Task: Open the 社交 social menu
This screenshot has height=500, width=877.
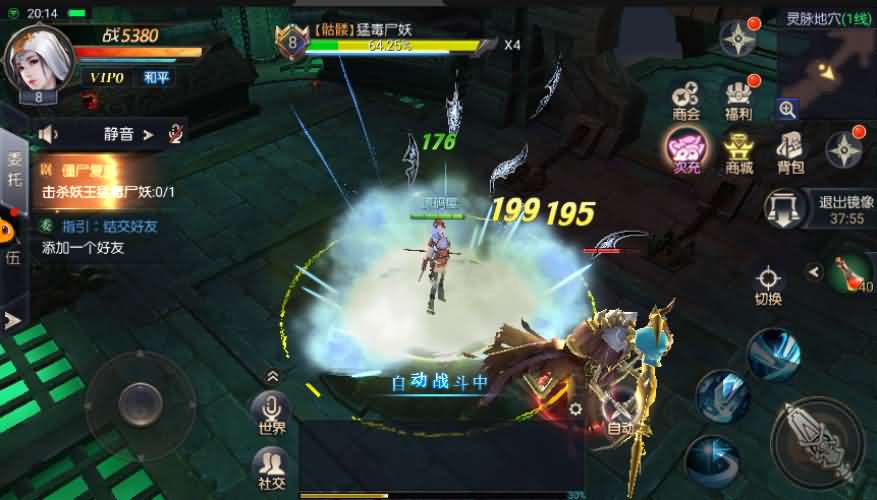Action: [271, 468]
